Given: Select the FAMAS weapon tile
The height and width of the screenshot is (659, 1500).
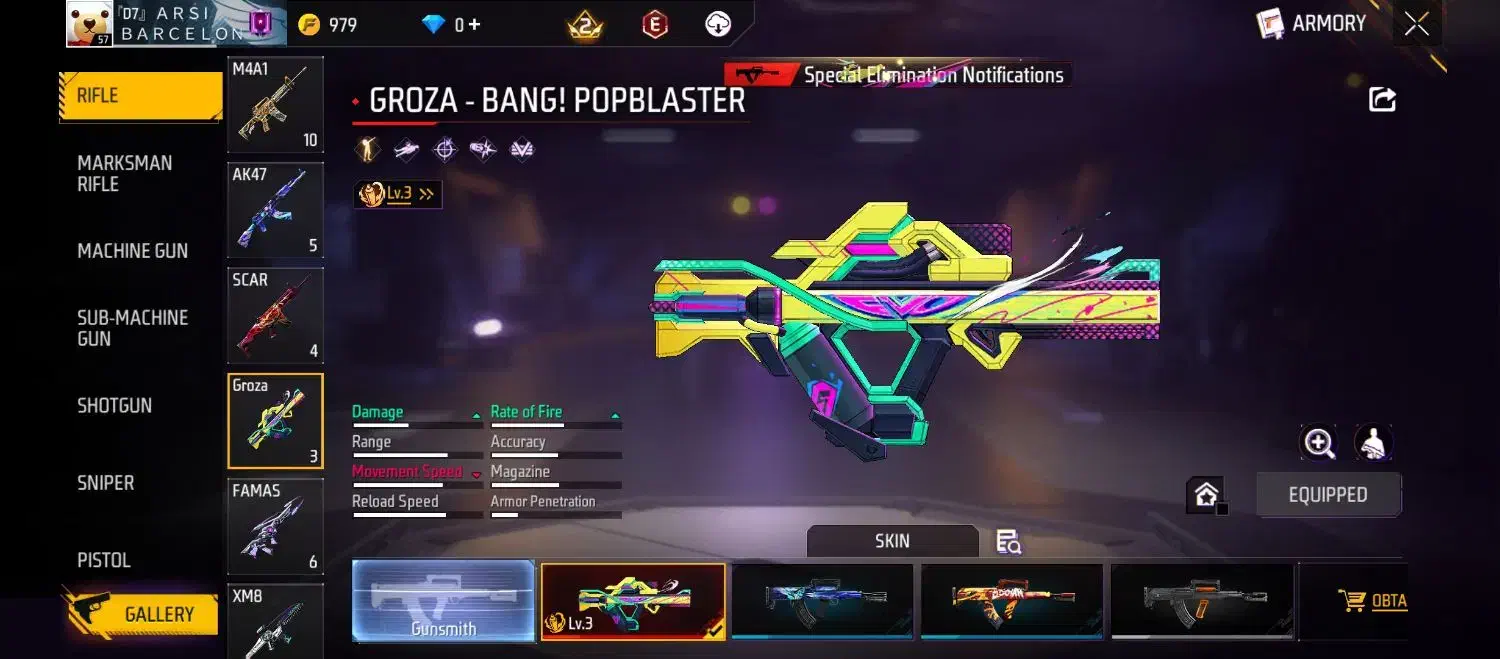Looking at the screenshot, I should tap(275, 525).
